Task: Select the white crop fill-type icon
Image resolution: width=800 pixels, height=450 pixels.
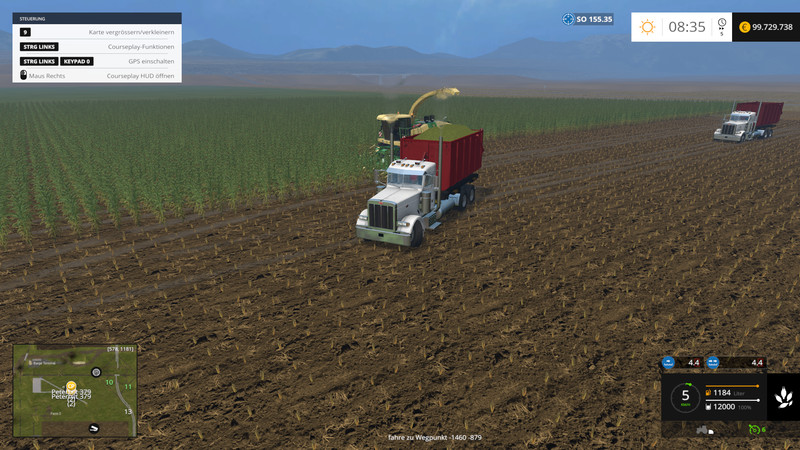Action: 783,398
